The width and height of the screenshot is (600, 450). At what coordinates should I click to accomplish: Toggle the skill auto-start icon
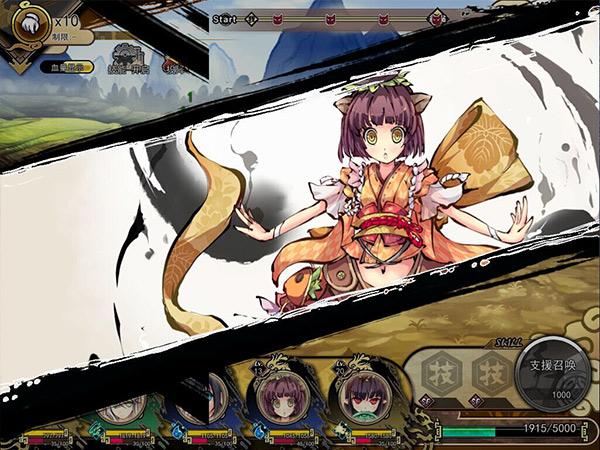(126, 58)
